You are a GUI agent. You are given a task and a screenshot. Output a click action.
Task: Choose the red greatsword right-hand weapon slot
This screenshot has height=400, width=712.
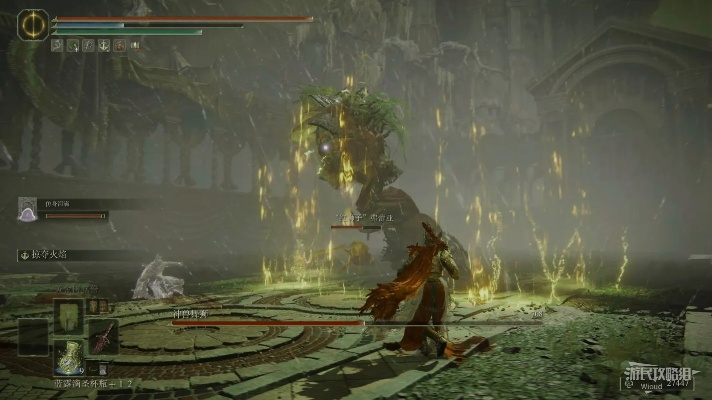tap(104, 337)
